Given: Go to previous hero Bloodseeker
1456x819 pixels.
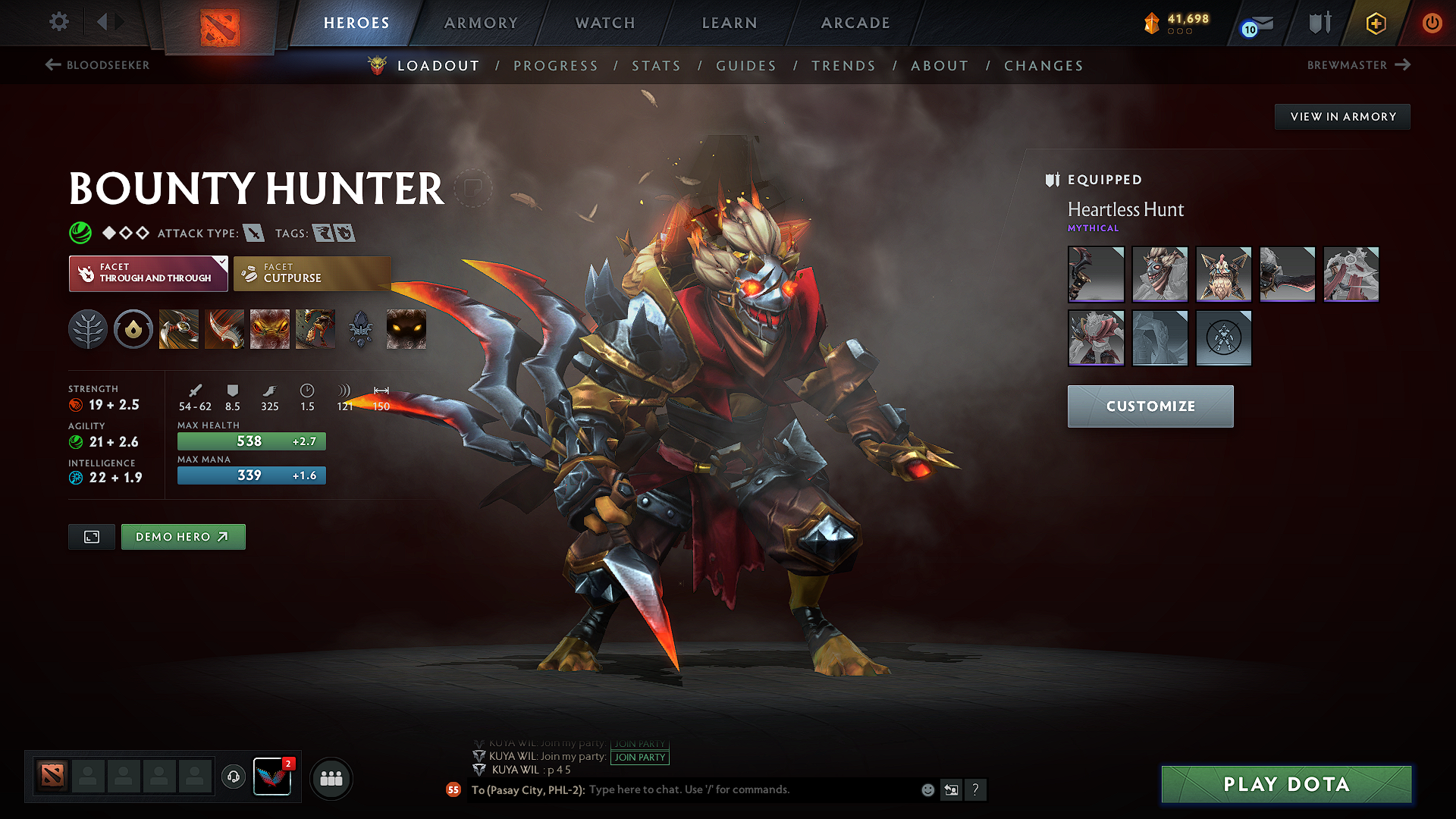Looking at the screenshot, I should point(98,65).
